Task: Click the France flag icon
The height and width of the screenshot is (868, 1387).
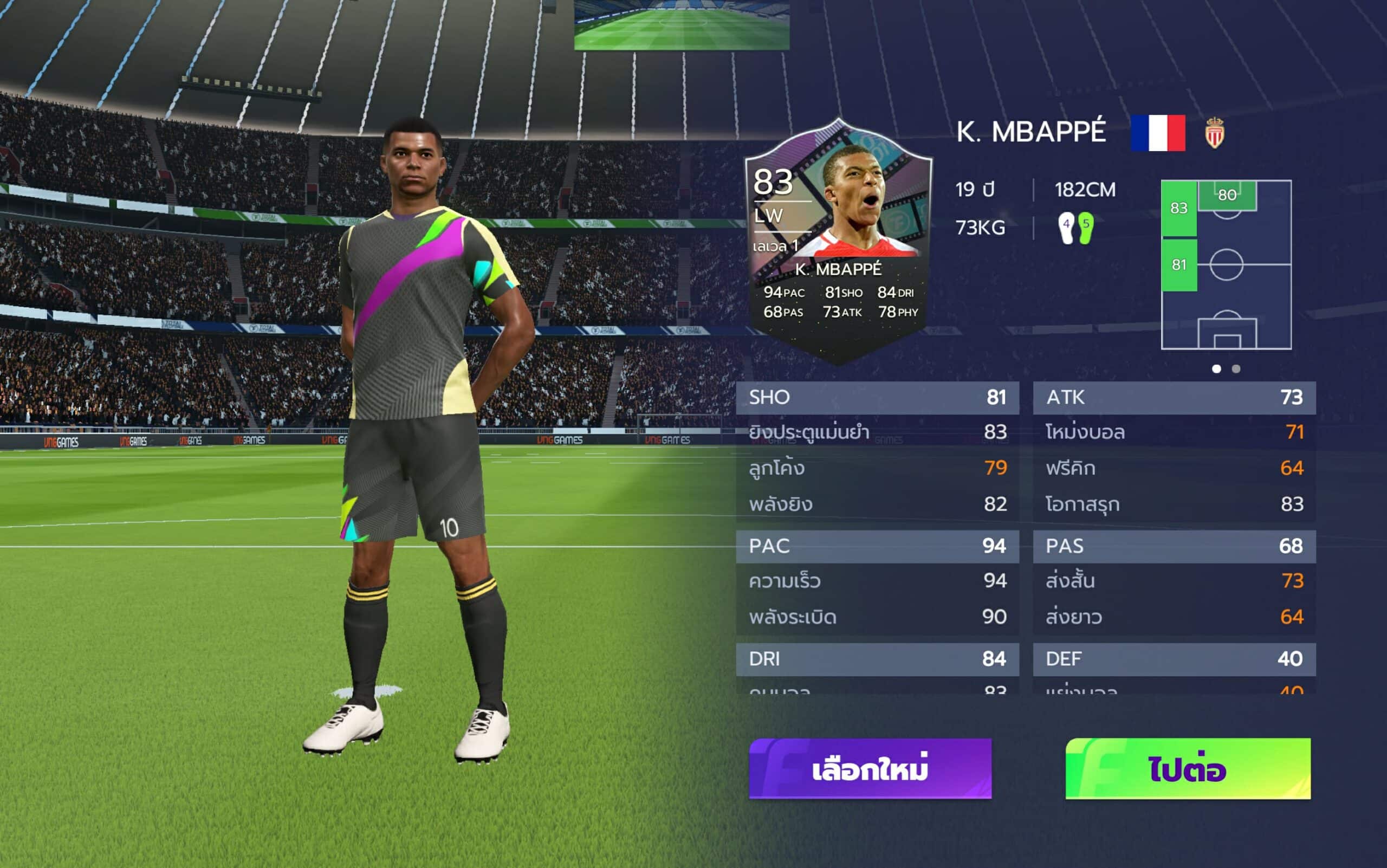Action: pos(1157,133)
